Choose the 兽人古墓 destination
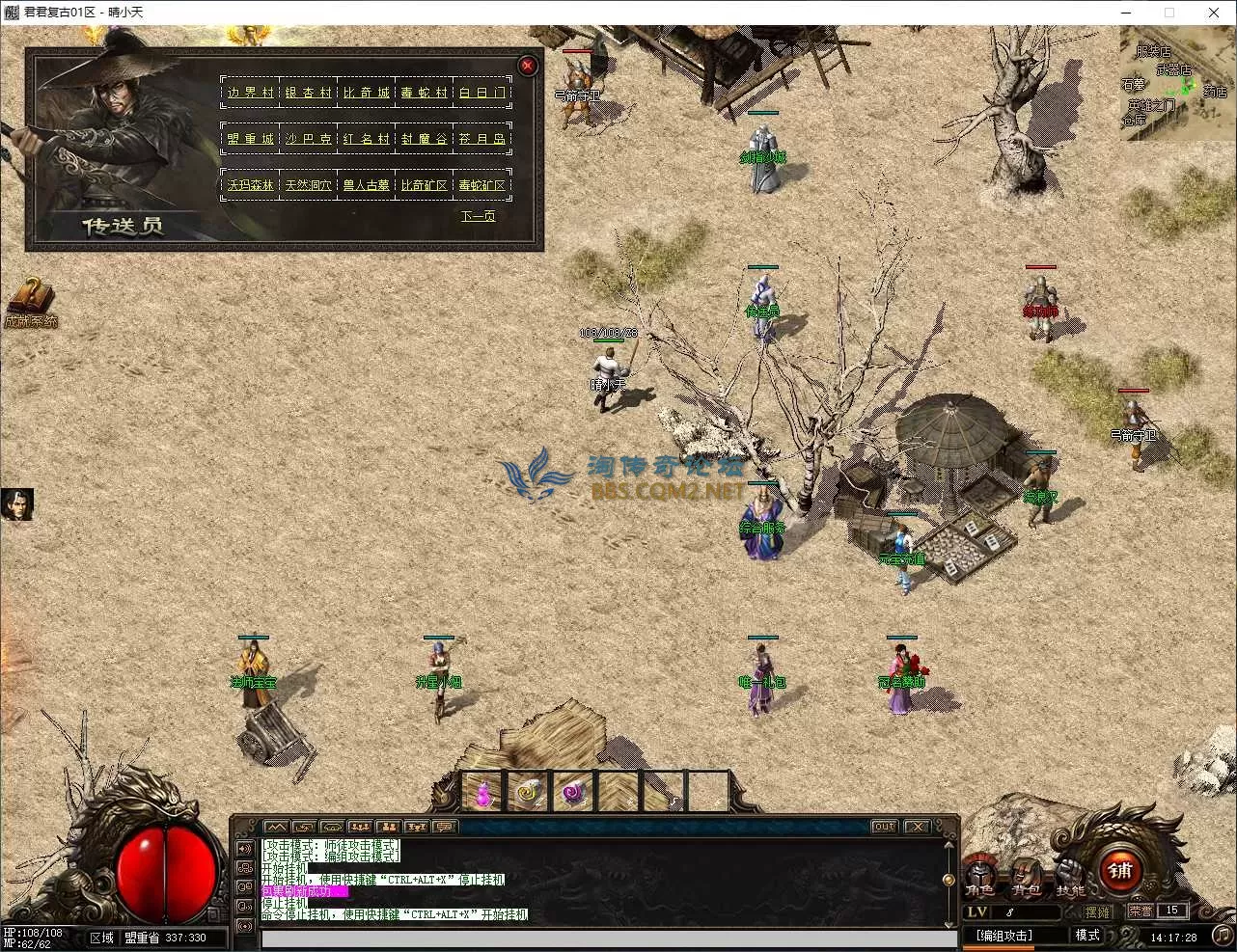The height and width of the screenshot is (952, 1237). pyautogui.click(x=367, y=185)
